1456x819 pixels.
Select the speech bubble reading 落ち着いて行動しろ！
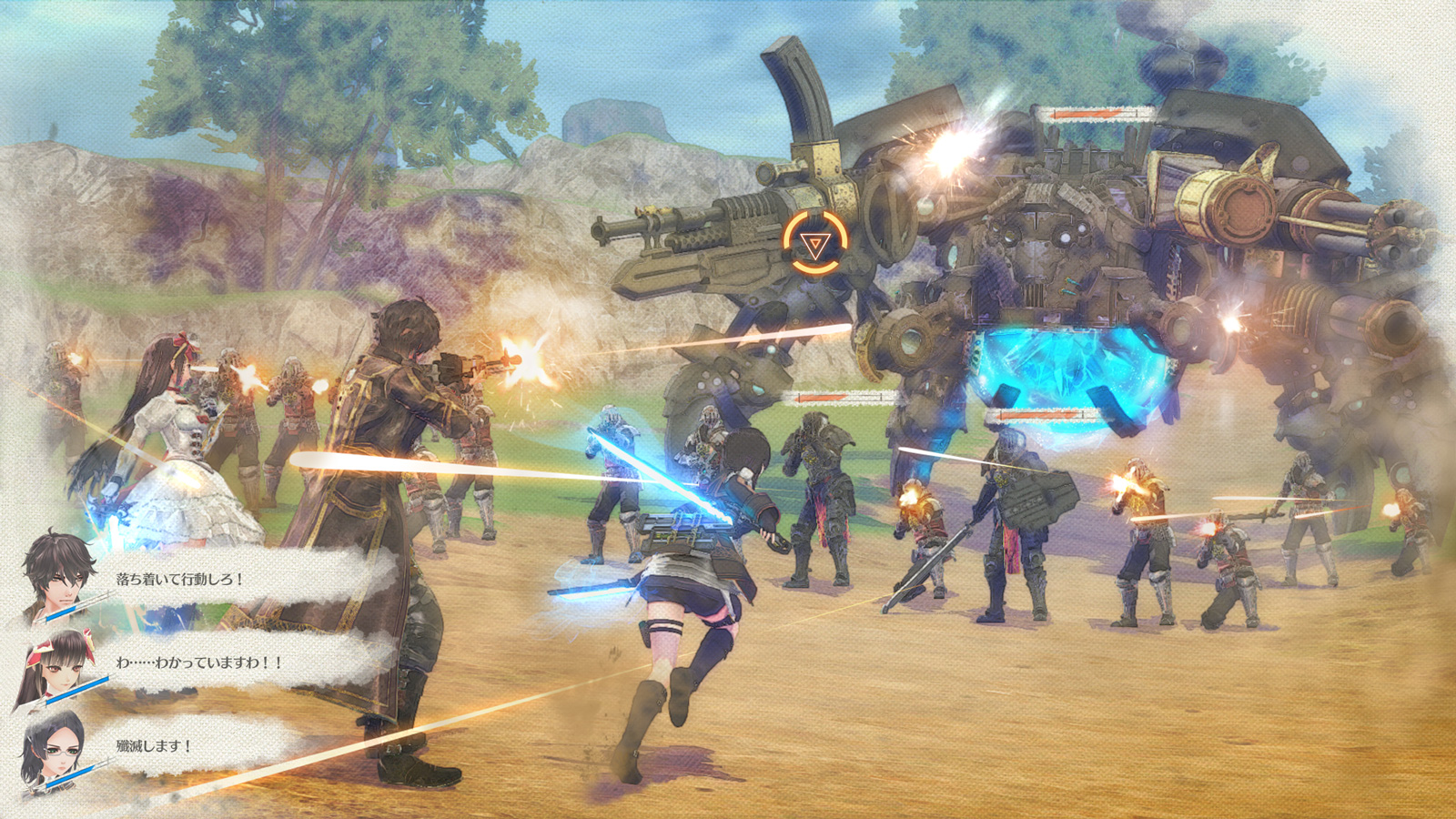(178, 579)
